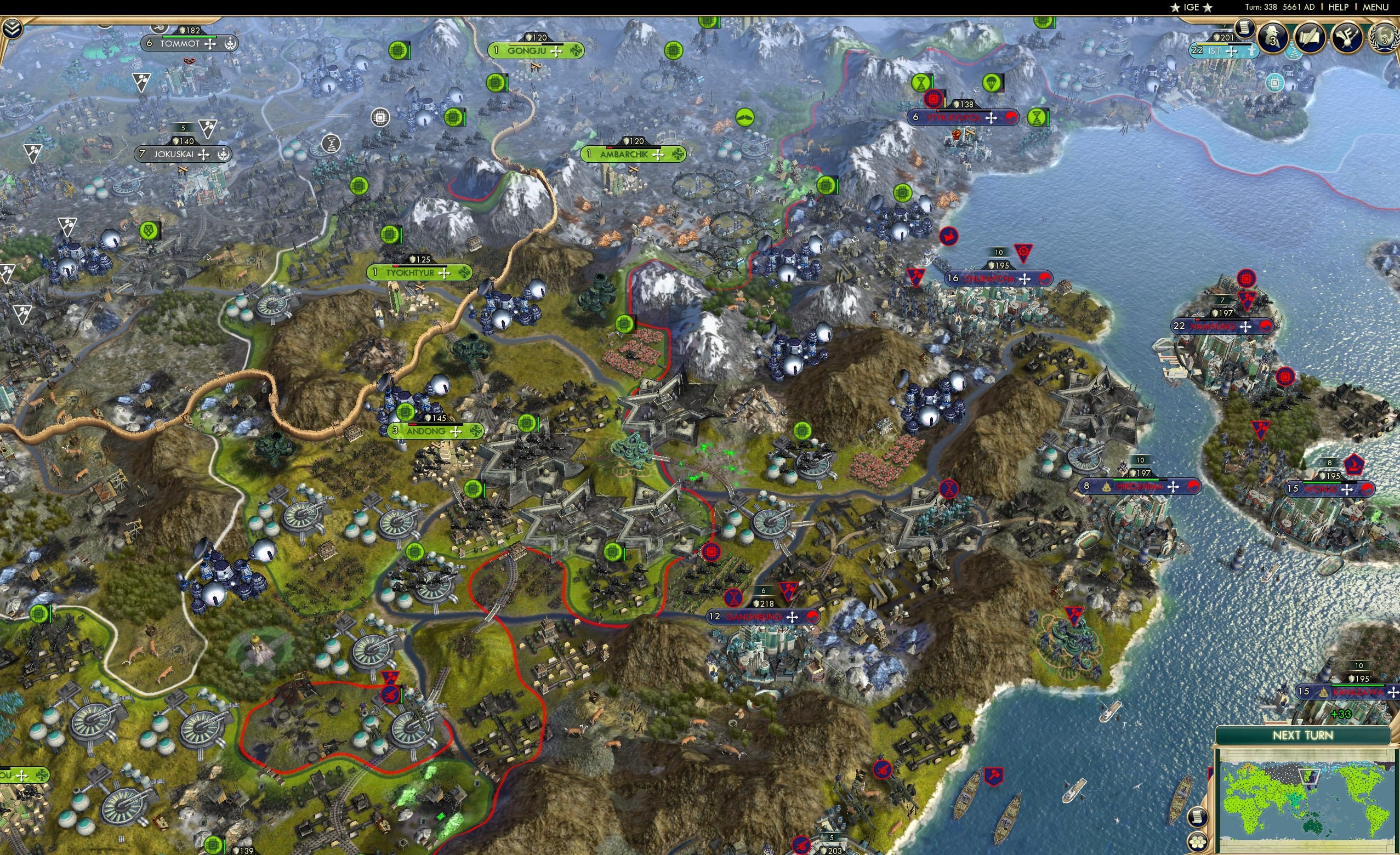Open the HELP menu
1400x855 pixels.
[1339, 7]
